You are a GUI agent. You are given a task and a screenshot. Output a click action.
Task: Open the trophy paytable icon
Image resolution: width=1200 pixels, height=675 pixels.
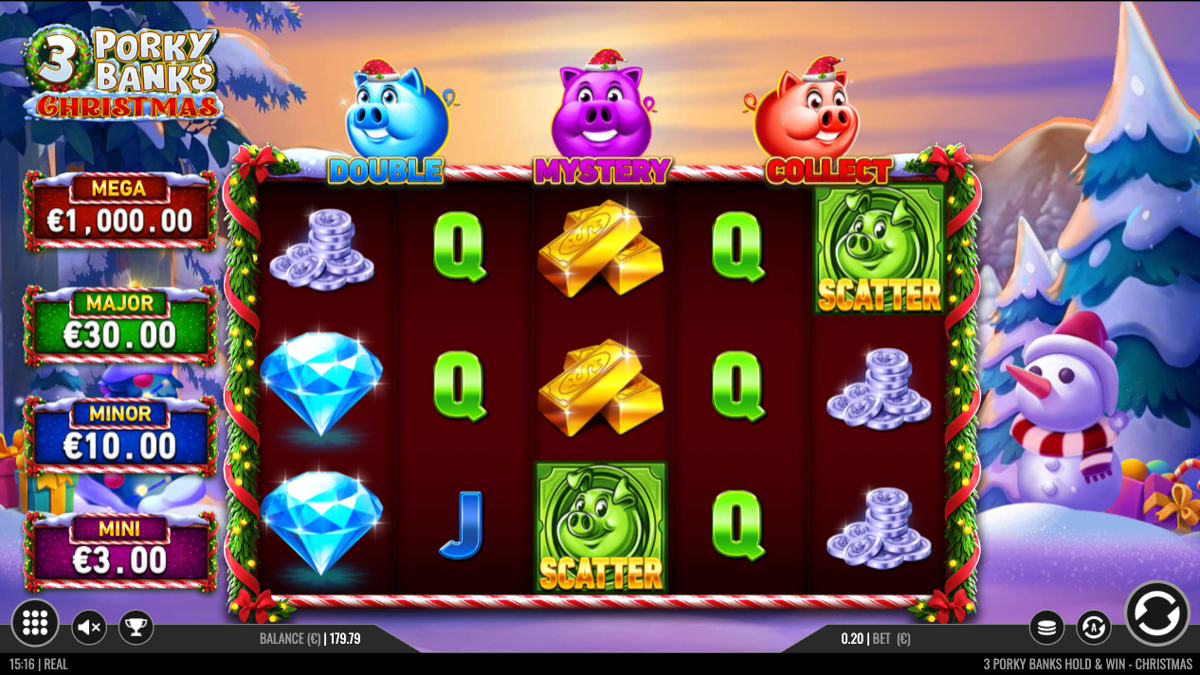pos(135,627)
